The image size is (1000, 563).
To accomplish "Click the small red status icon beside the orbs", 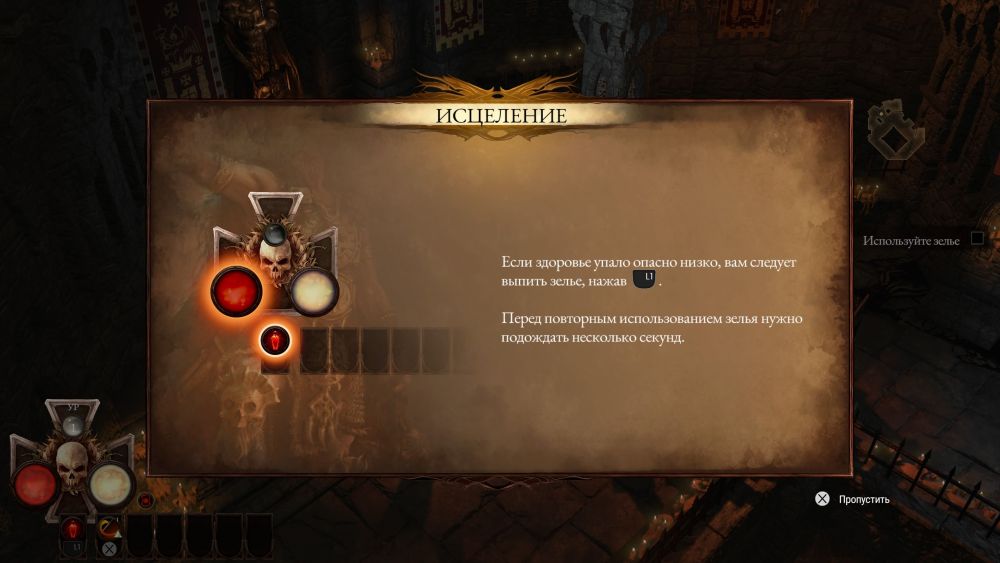I will (146, 500).
